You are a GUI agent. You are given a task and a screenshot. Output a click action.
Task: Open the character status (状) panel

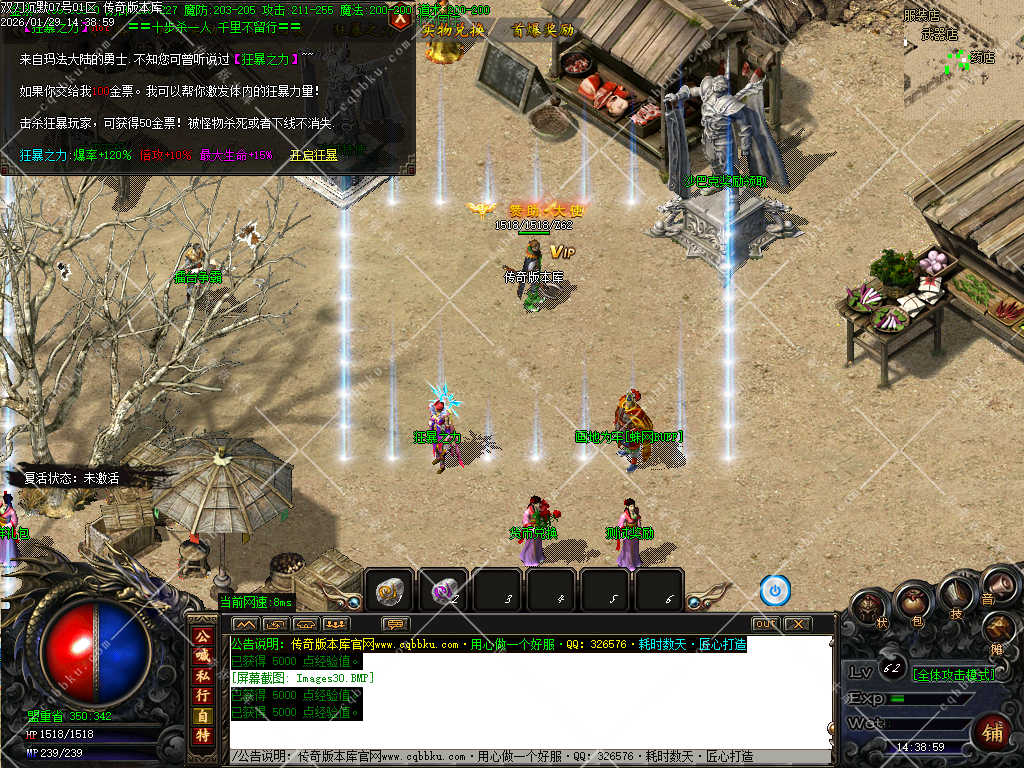pos(871,608)
